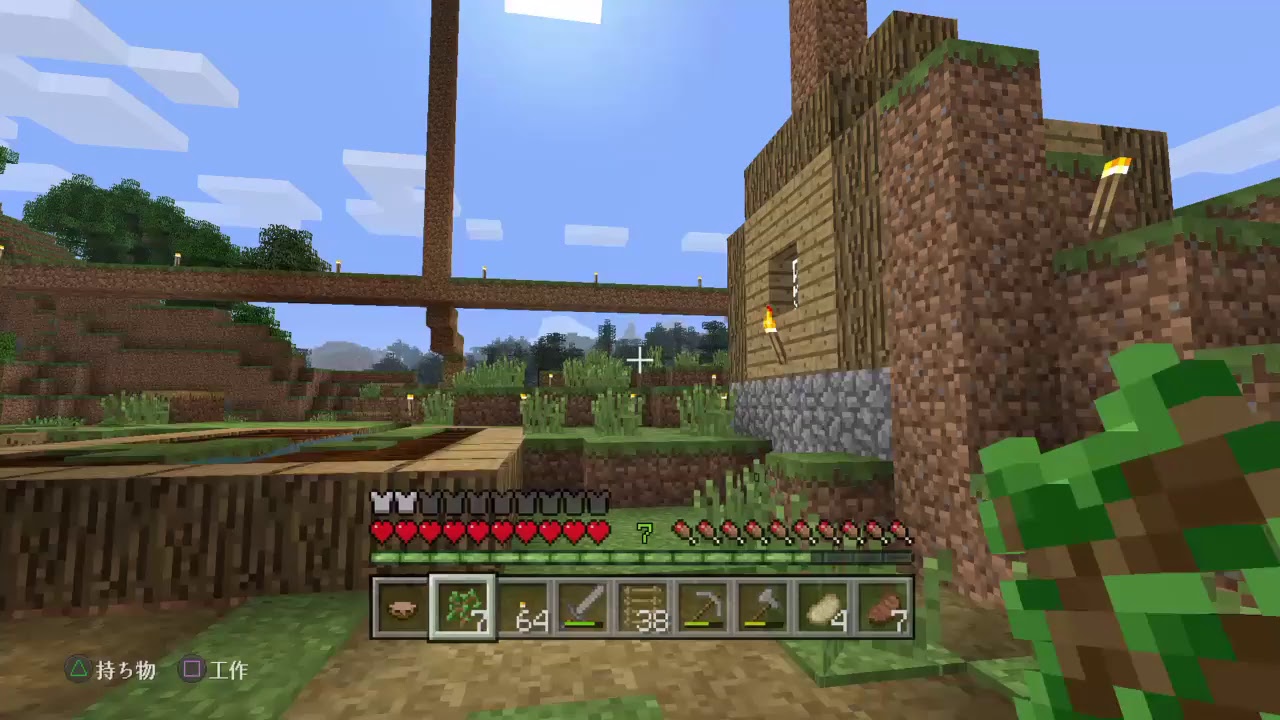
Task: Select the mushroom stew bowl slot
Action: tap(401, 608)
